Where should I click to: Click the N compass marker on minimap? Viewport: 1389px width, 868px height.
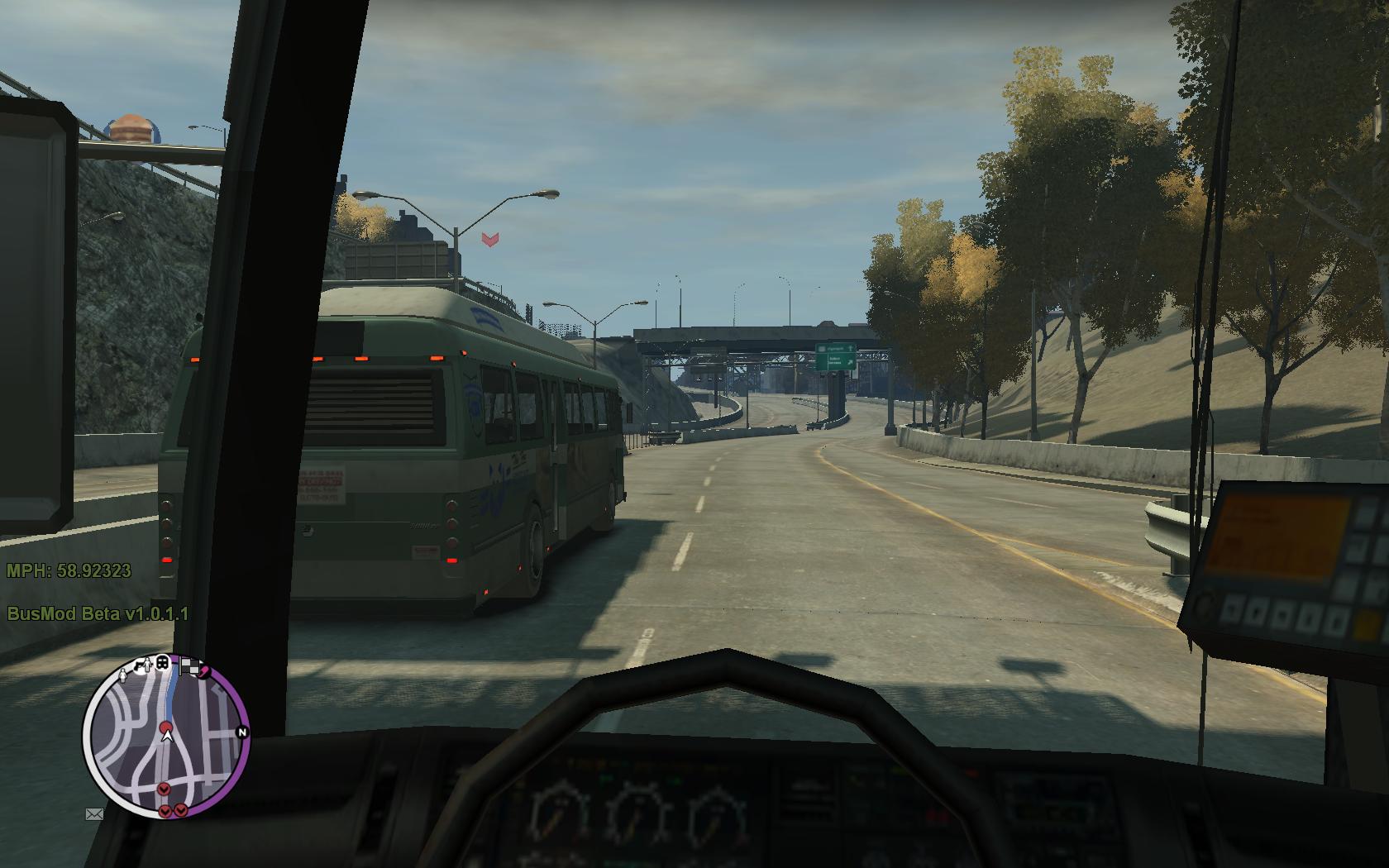[x=242, y=732]
